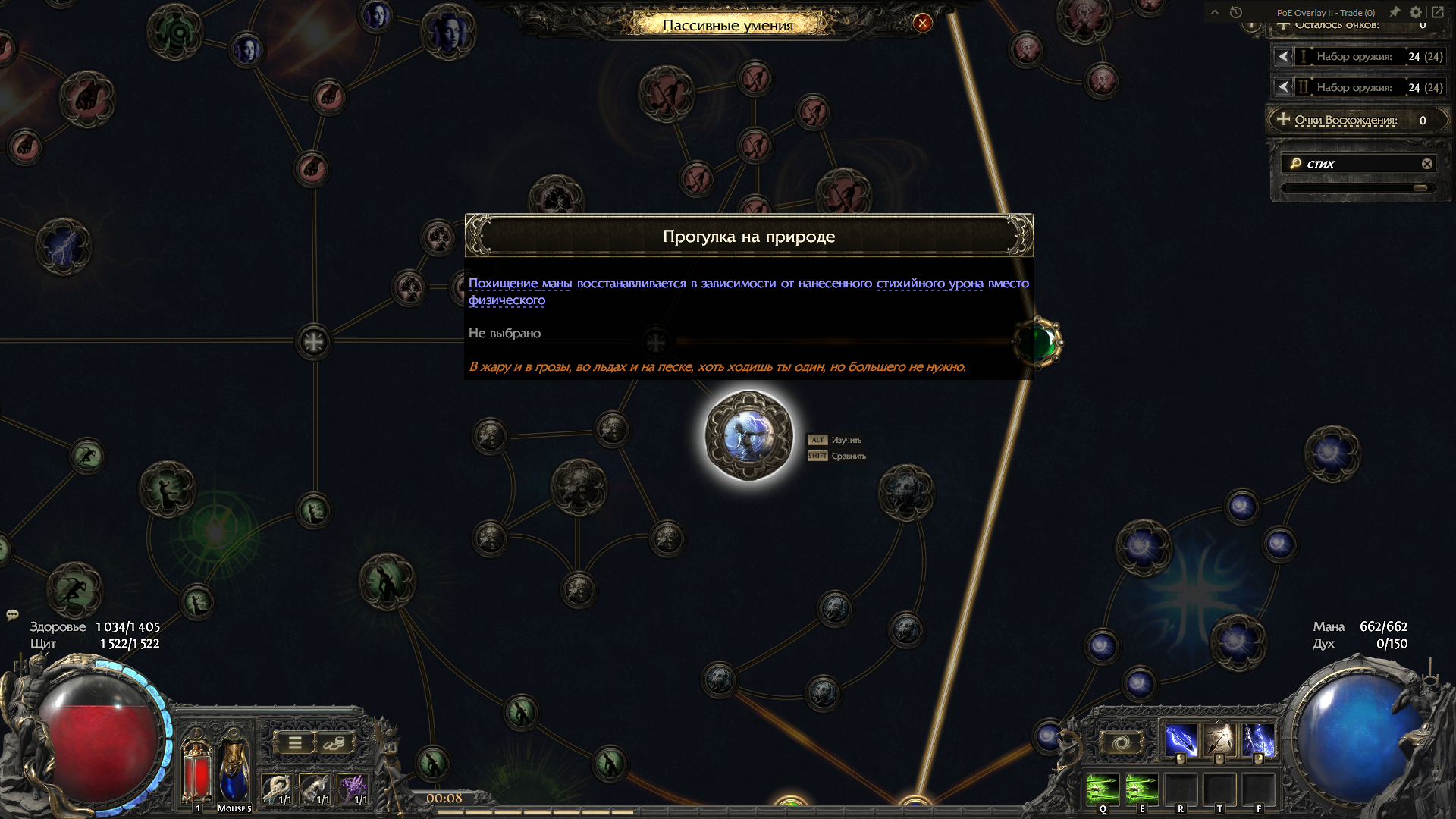Open PoE Overlay settings gear
Image resolution: width=1456 pixels, height=819 pixels.
coord(1415,12)
